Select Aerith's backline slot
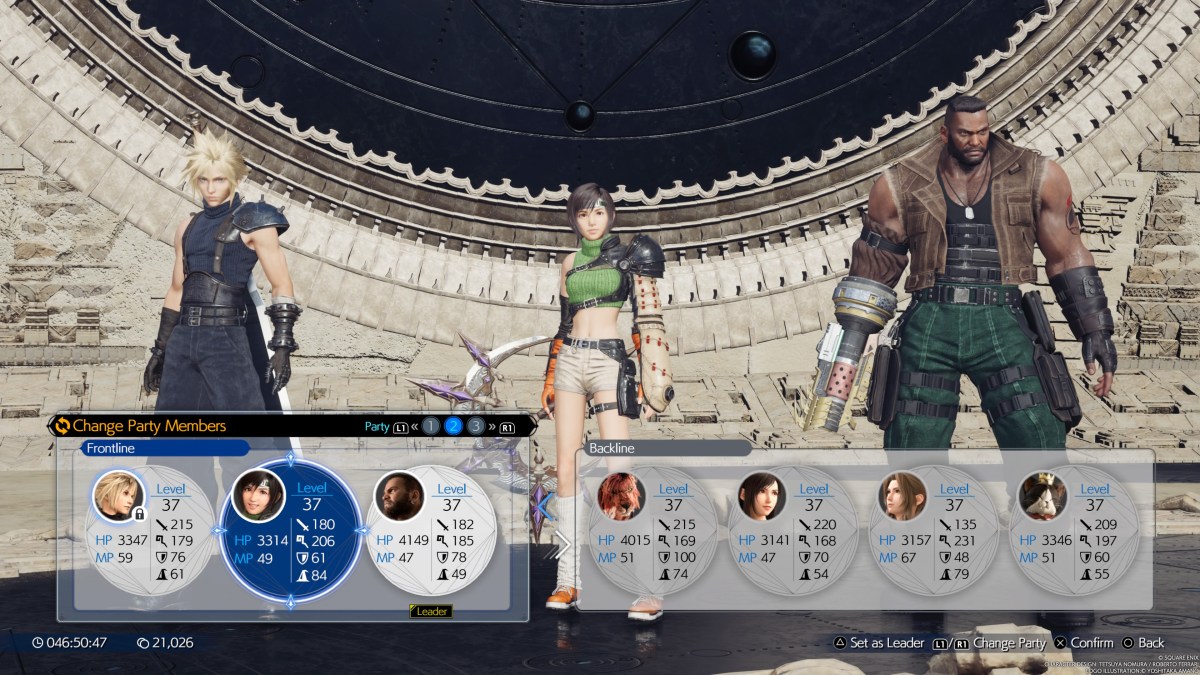 [x=932, y=529]
